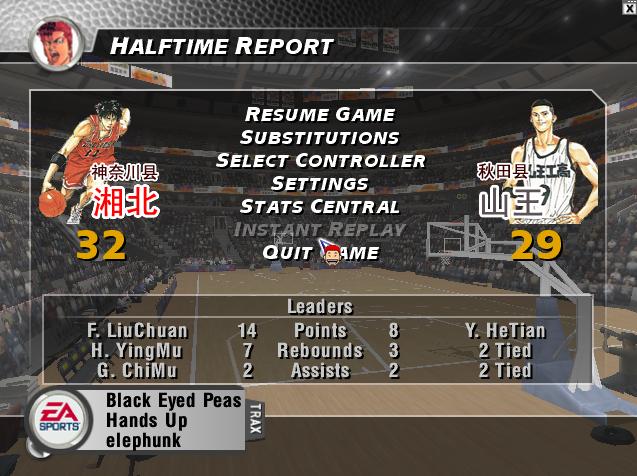
Task: Click the Quit Game option
Action: [320, 253]
